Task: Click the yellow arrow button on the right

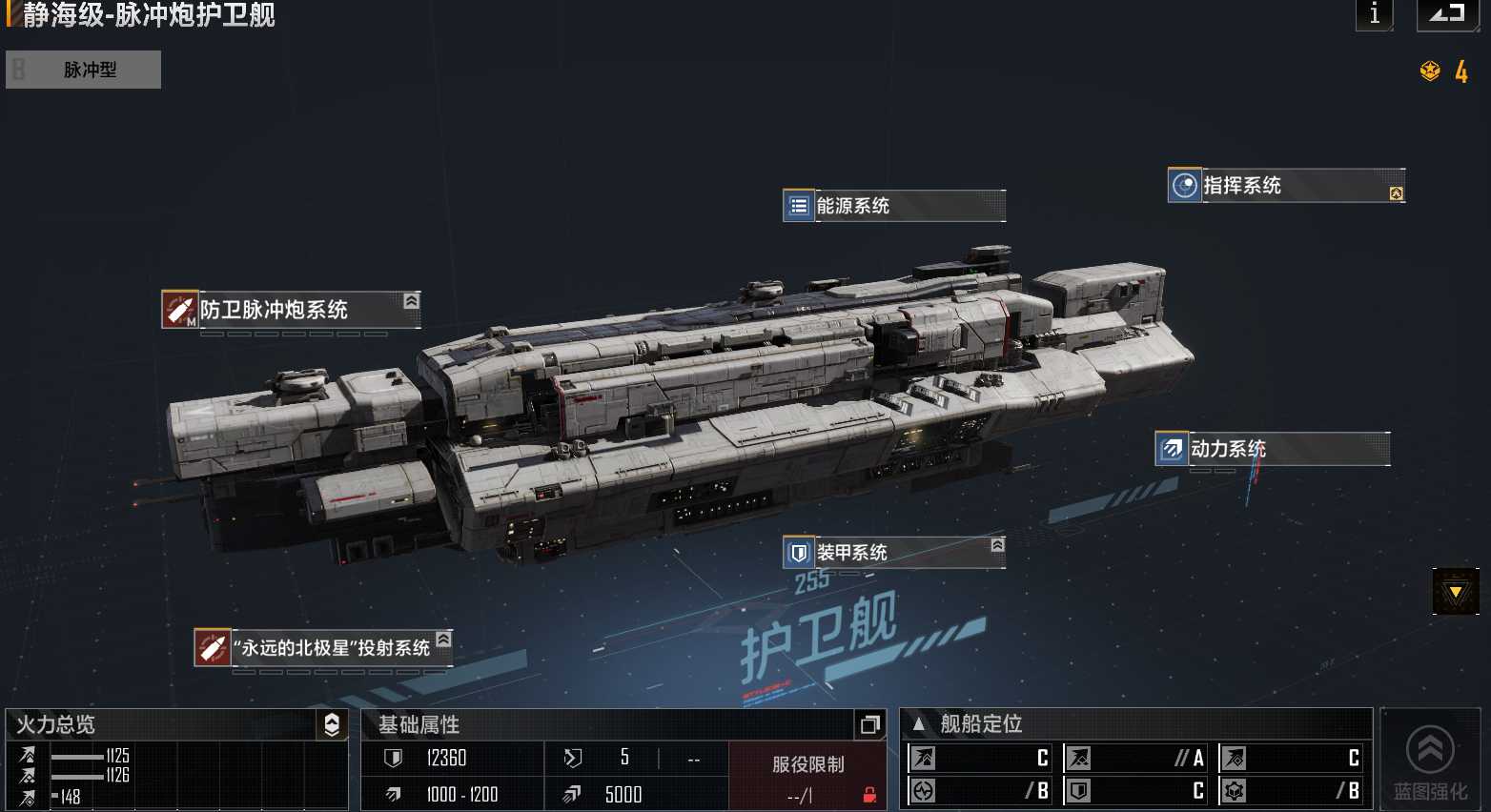Action: click(x=1454, y=591)
